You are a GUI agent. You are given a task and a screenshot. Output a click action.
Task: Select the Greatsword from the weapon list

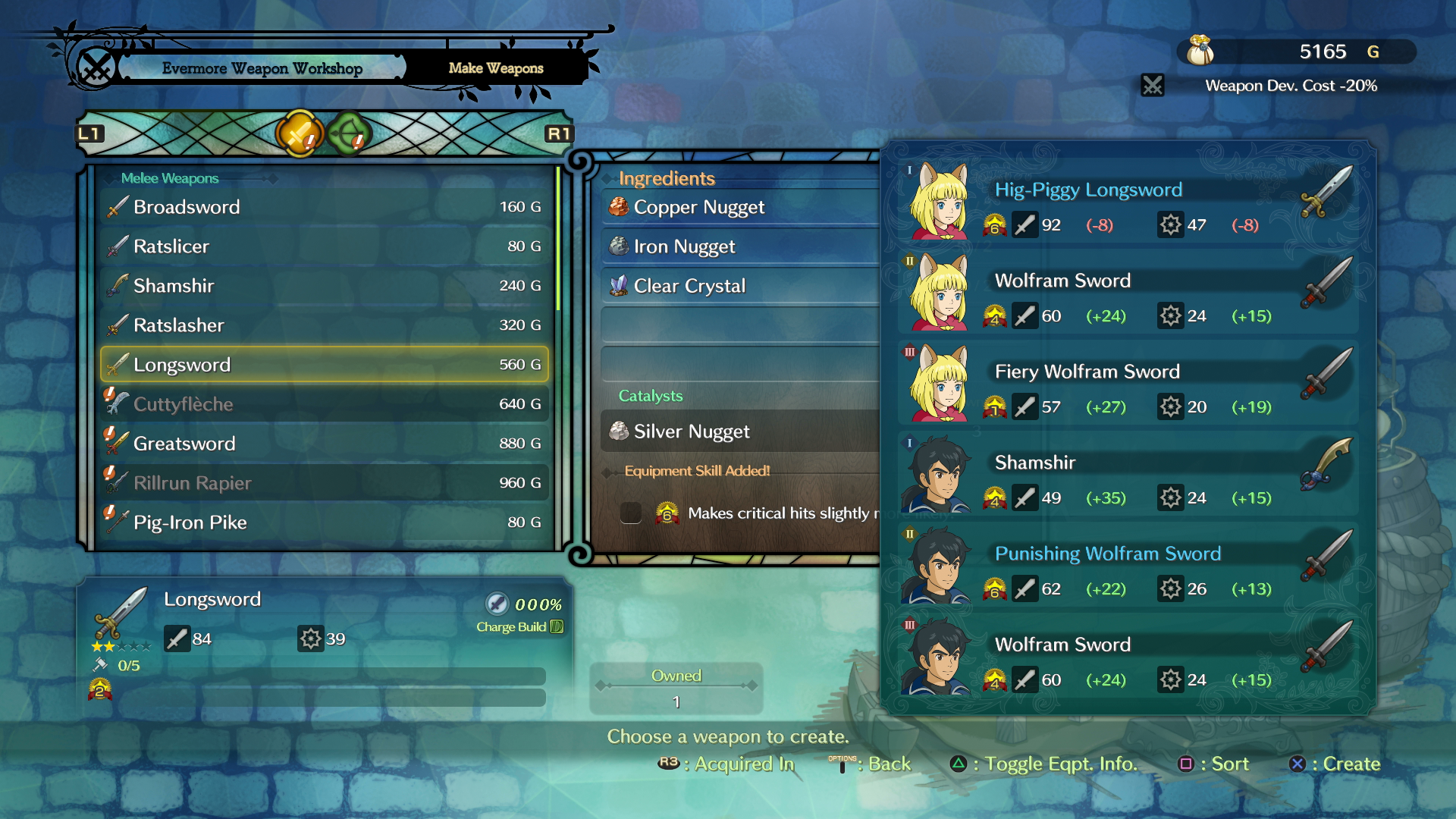[185, 443]
